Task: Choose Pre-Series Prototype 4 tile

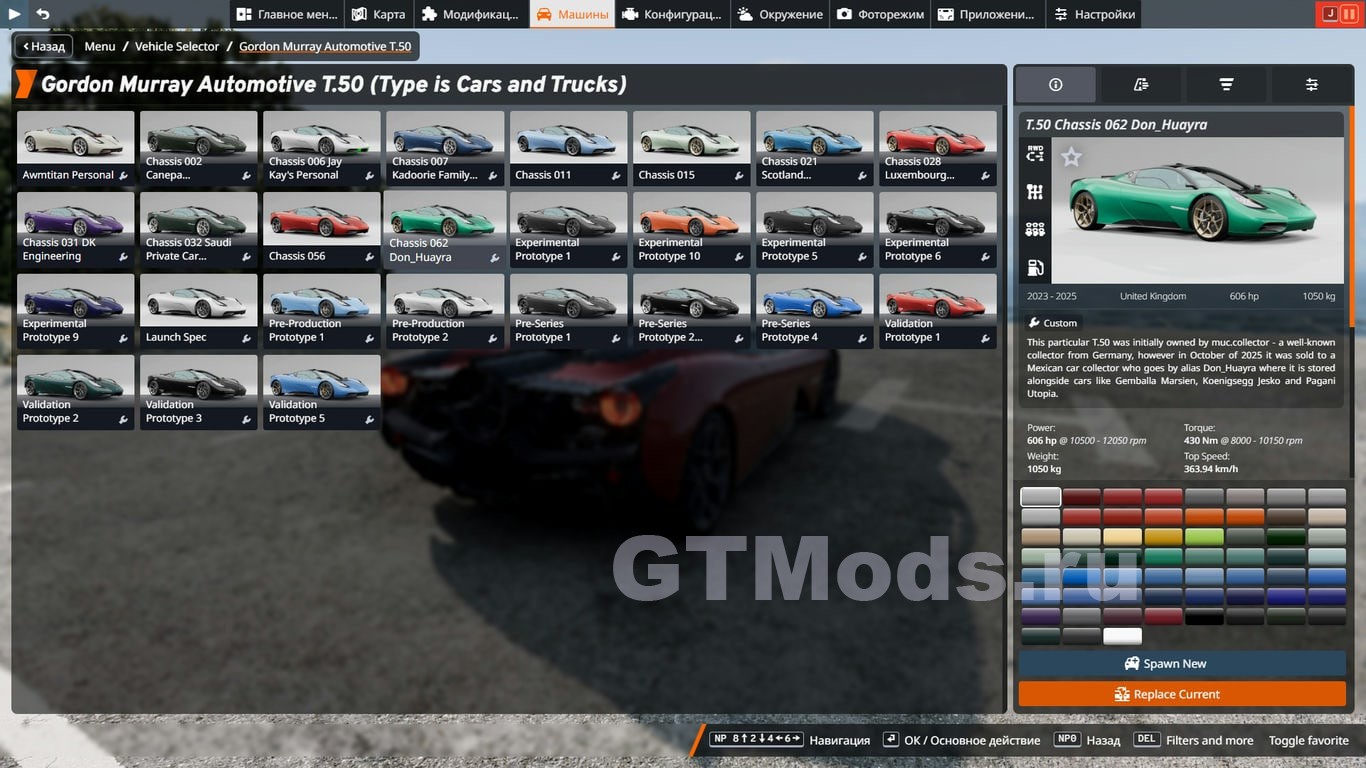Action: (814, 311)
